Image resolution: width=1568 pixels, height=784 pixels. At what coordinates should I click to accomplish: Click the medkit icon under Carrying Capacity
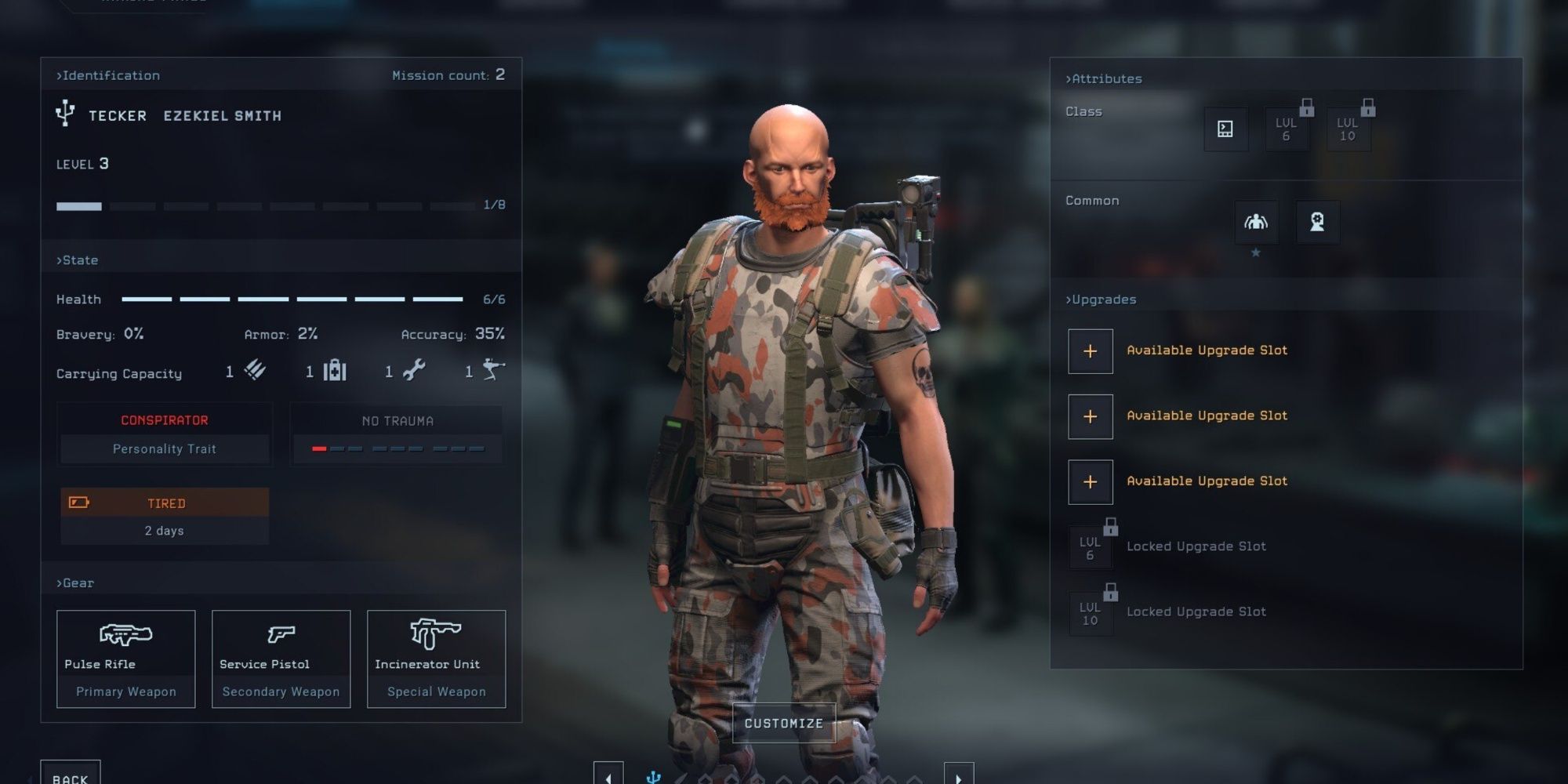click(337, 371)
